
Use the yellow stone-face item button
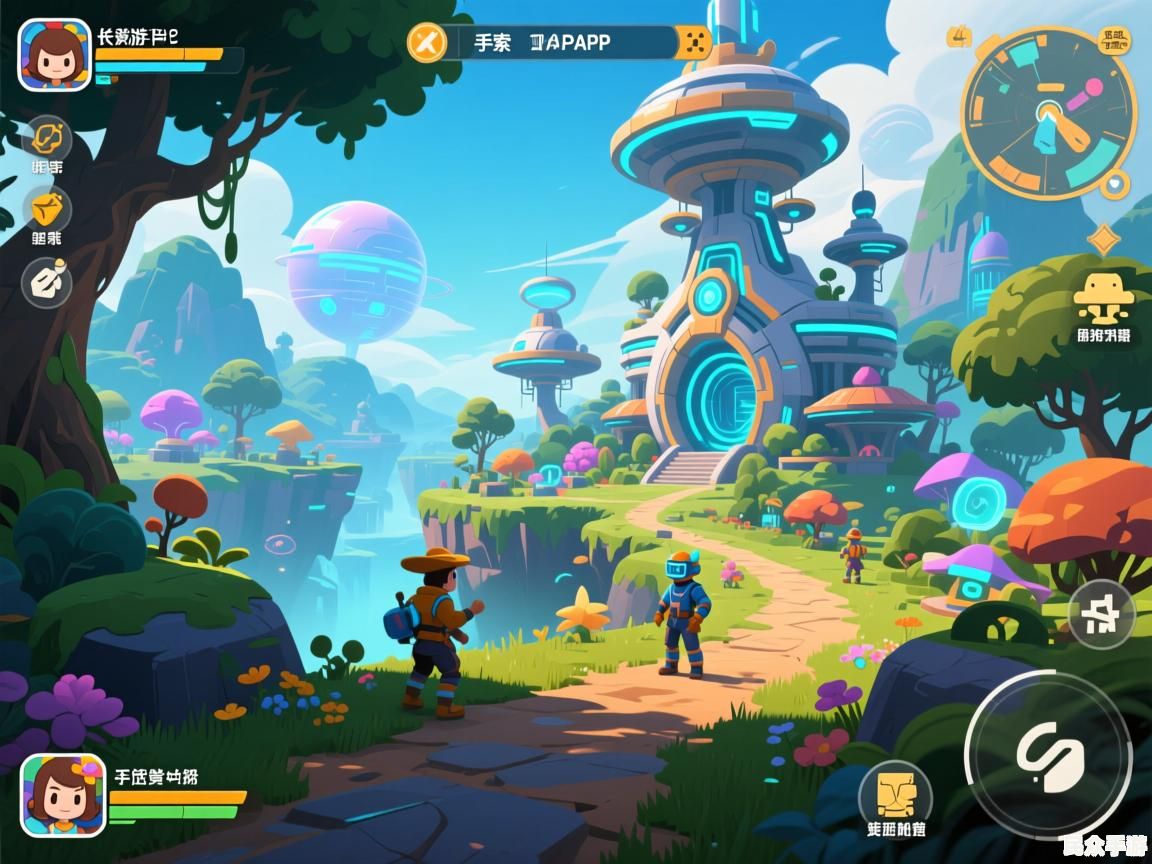click(x=895, y=795)
